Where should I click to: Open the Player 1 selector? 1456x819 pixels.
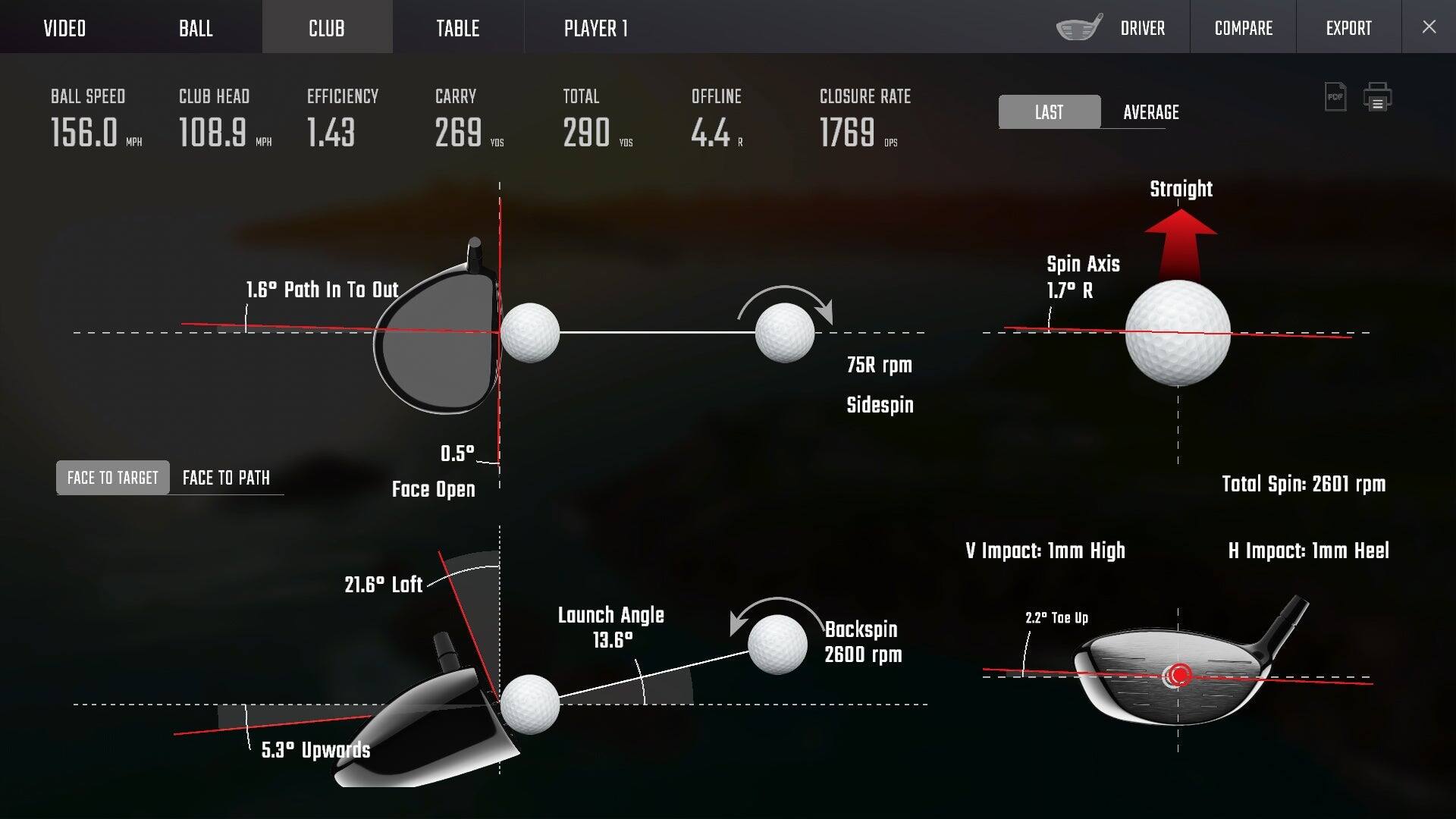[x=595, y=27]
